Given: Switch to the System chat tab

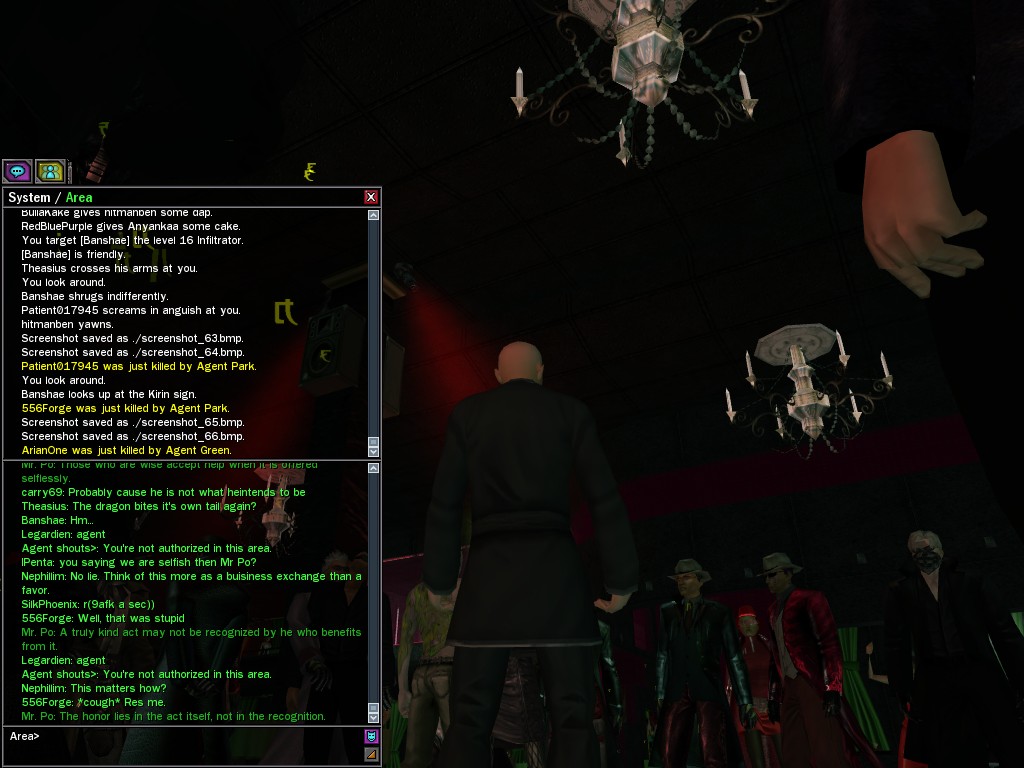Looking at the screenshot, I should 29,197.
